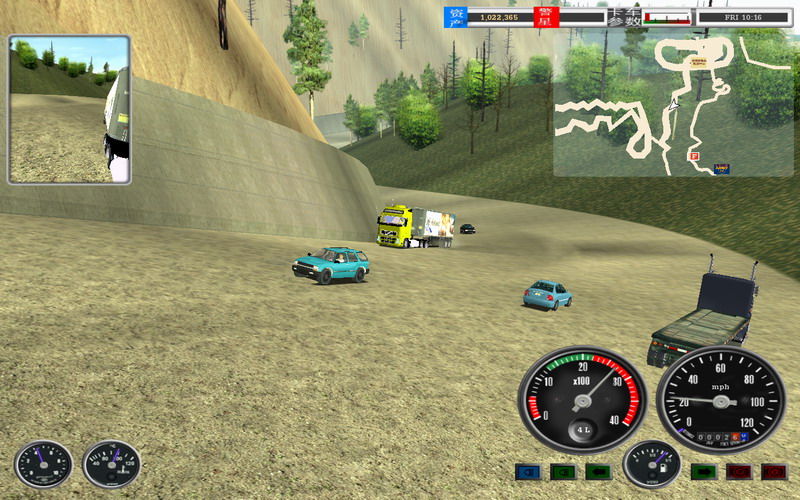Click the blue-yellow destination marker on minimap
The width and height of the screenshot is (800, 500).
721,168
